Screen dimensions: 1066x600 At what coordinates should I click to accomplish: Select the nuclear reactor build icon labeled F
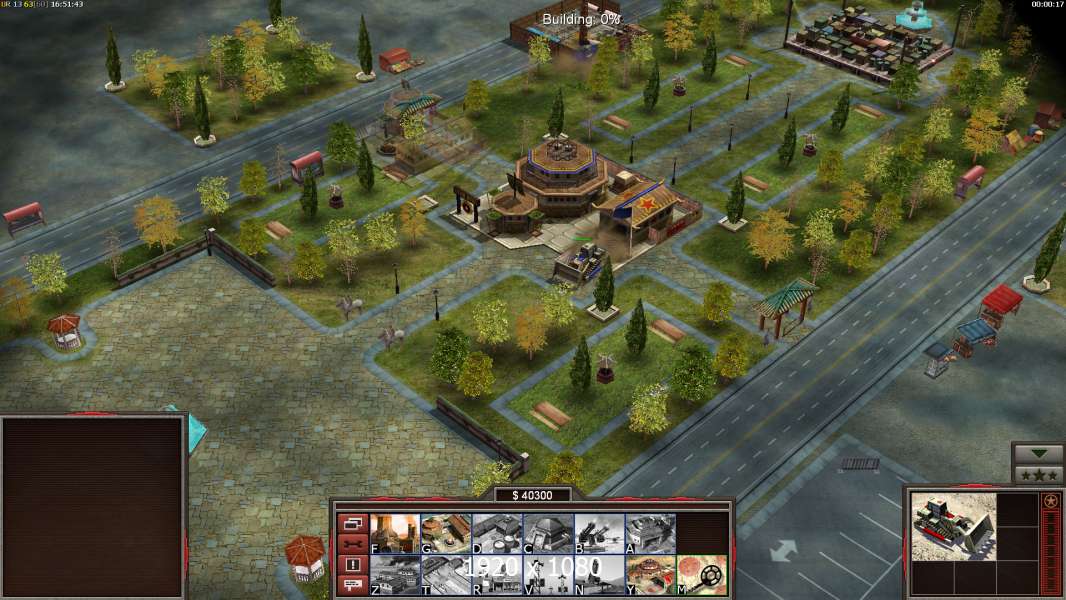(x=395, y=534)
